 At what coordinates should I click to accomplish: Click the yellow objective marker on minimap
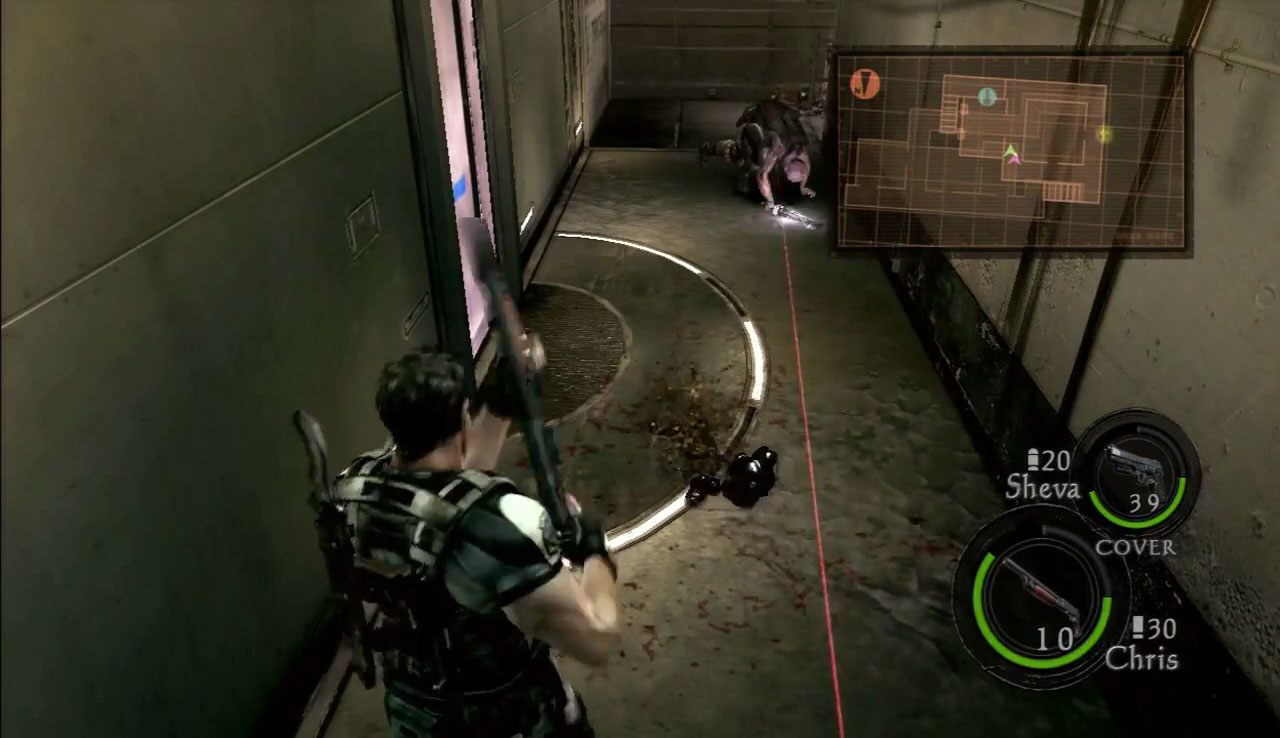coord(1104,134)
